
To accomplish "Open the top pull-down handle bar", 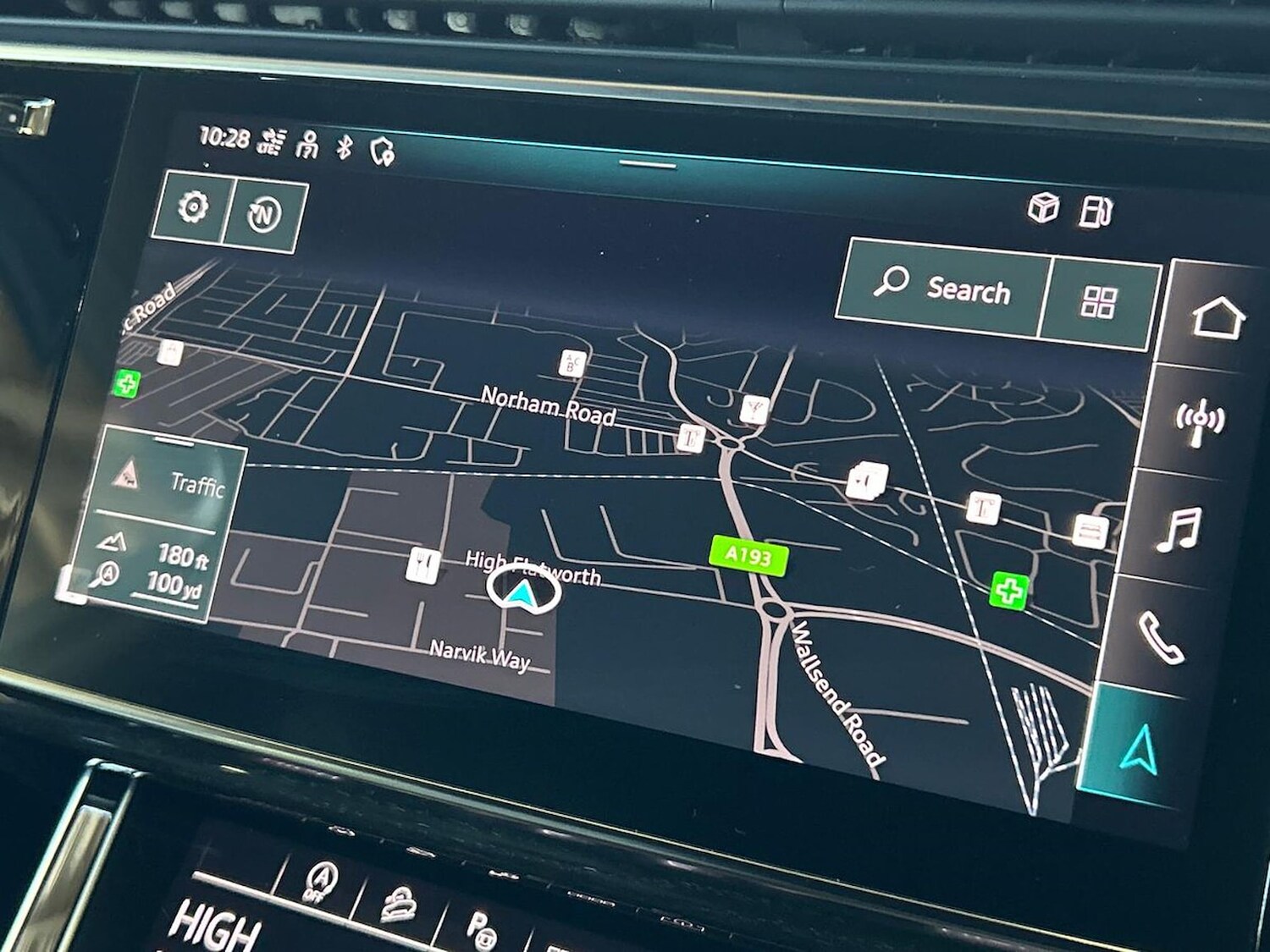I will [648, 163].
